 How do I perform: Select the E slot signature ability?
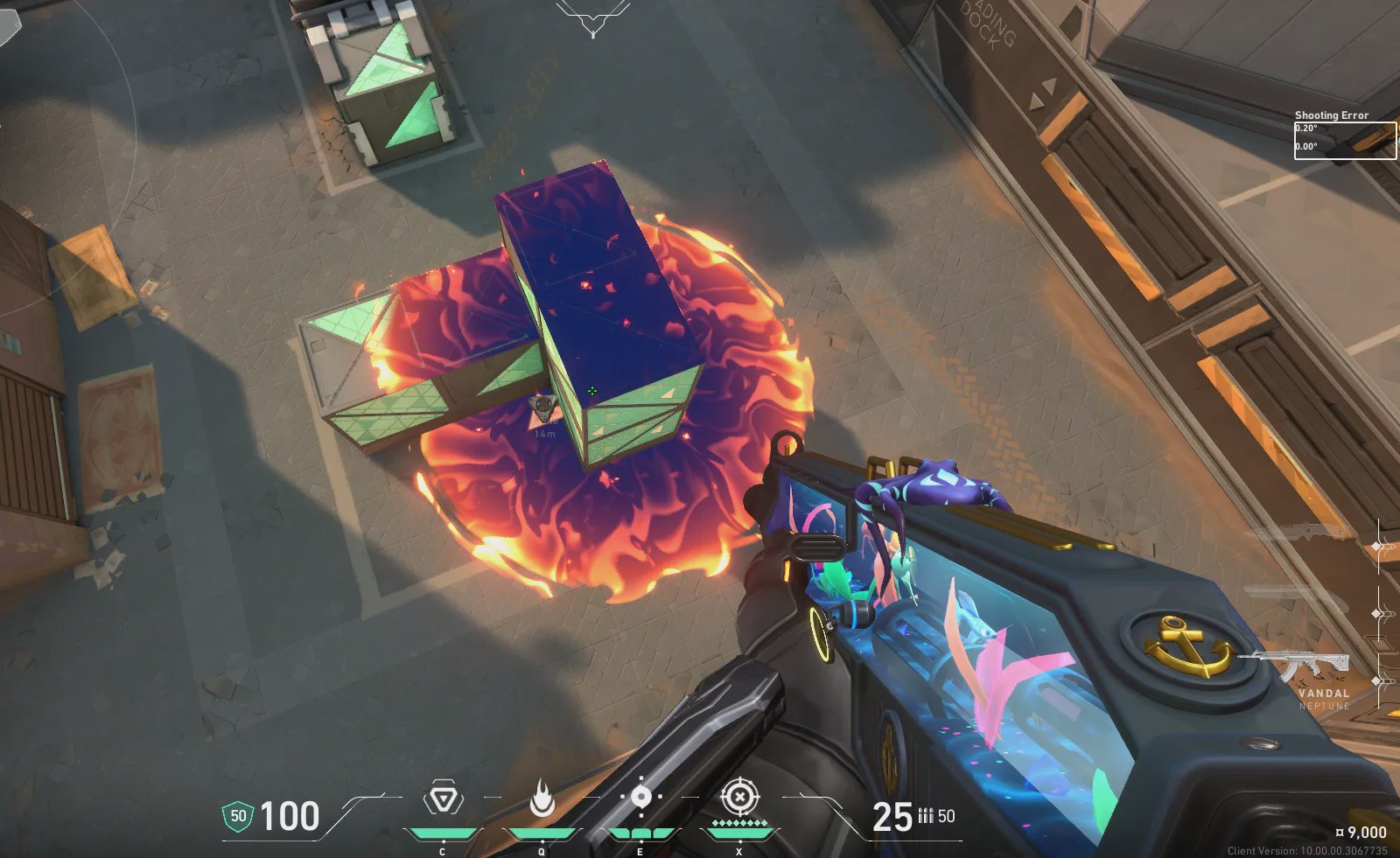tap(640, 798)
